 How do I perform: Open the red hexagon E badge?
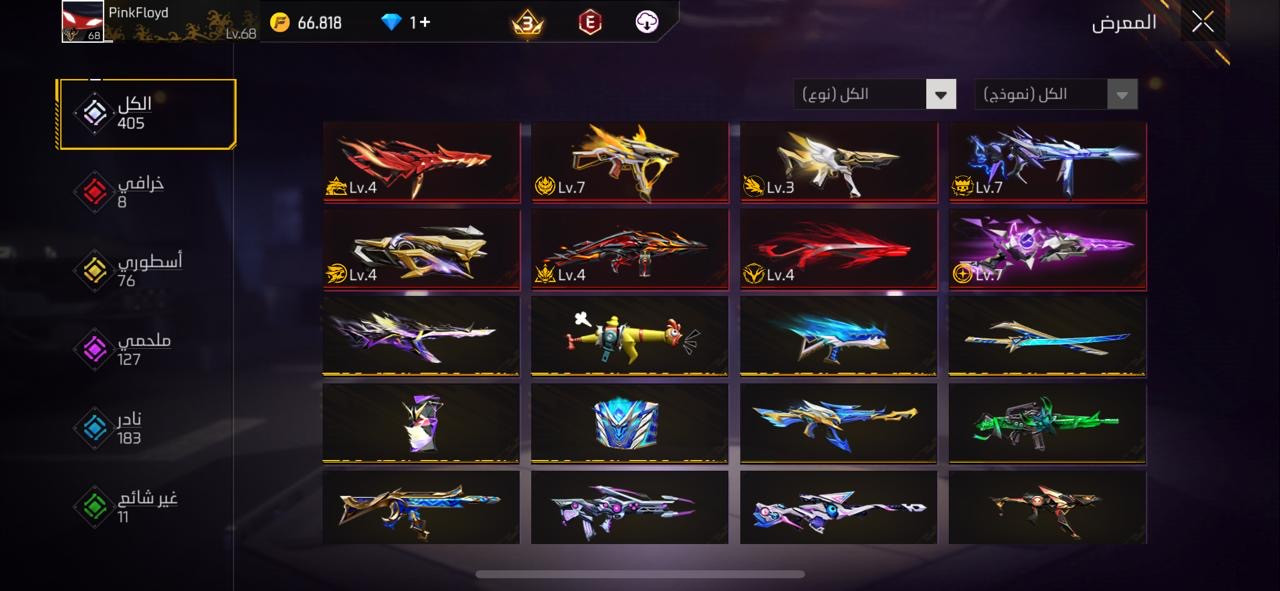(x=590, y=22)
